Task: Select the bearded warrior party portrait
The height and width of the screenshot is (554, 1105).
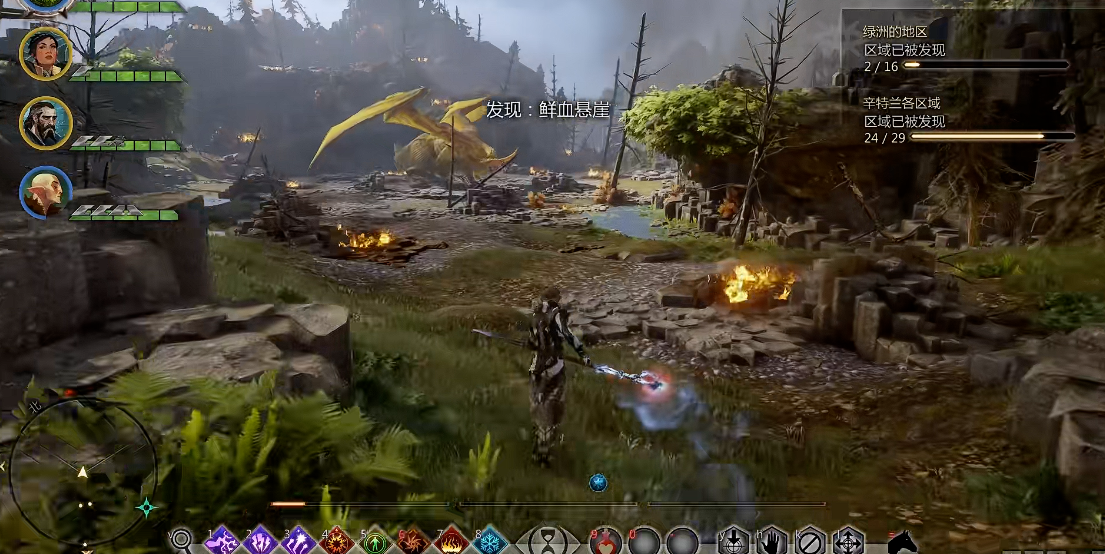Action: [x=47, y=122]
